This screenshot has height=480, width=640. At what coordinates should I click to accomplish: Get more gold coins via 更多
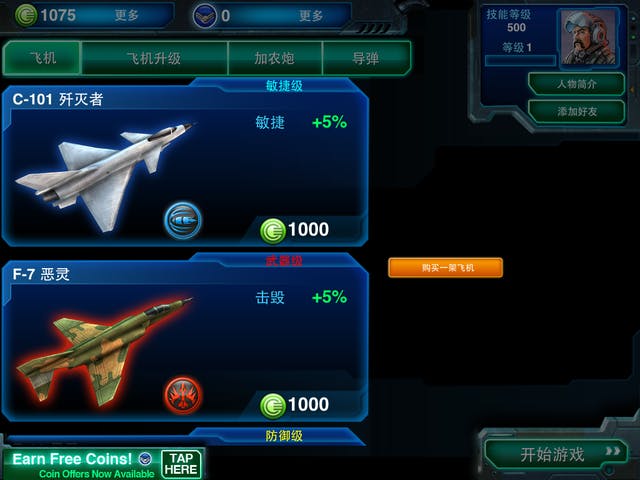[x=127, y=16]
